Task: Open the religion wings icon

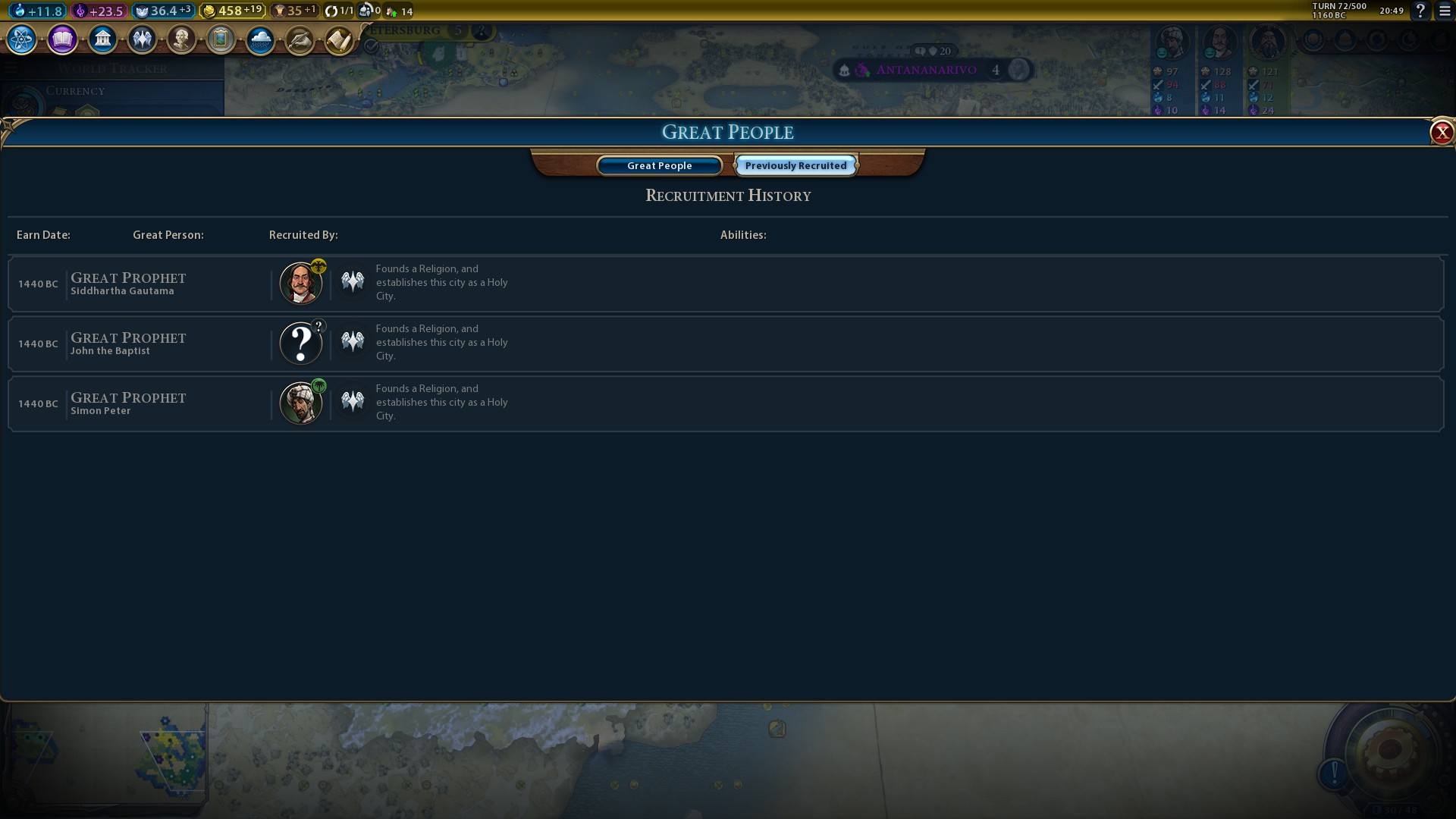Action: 142,39
